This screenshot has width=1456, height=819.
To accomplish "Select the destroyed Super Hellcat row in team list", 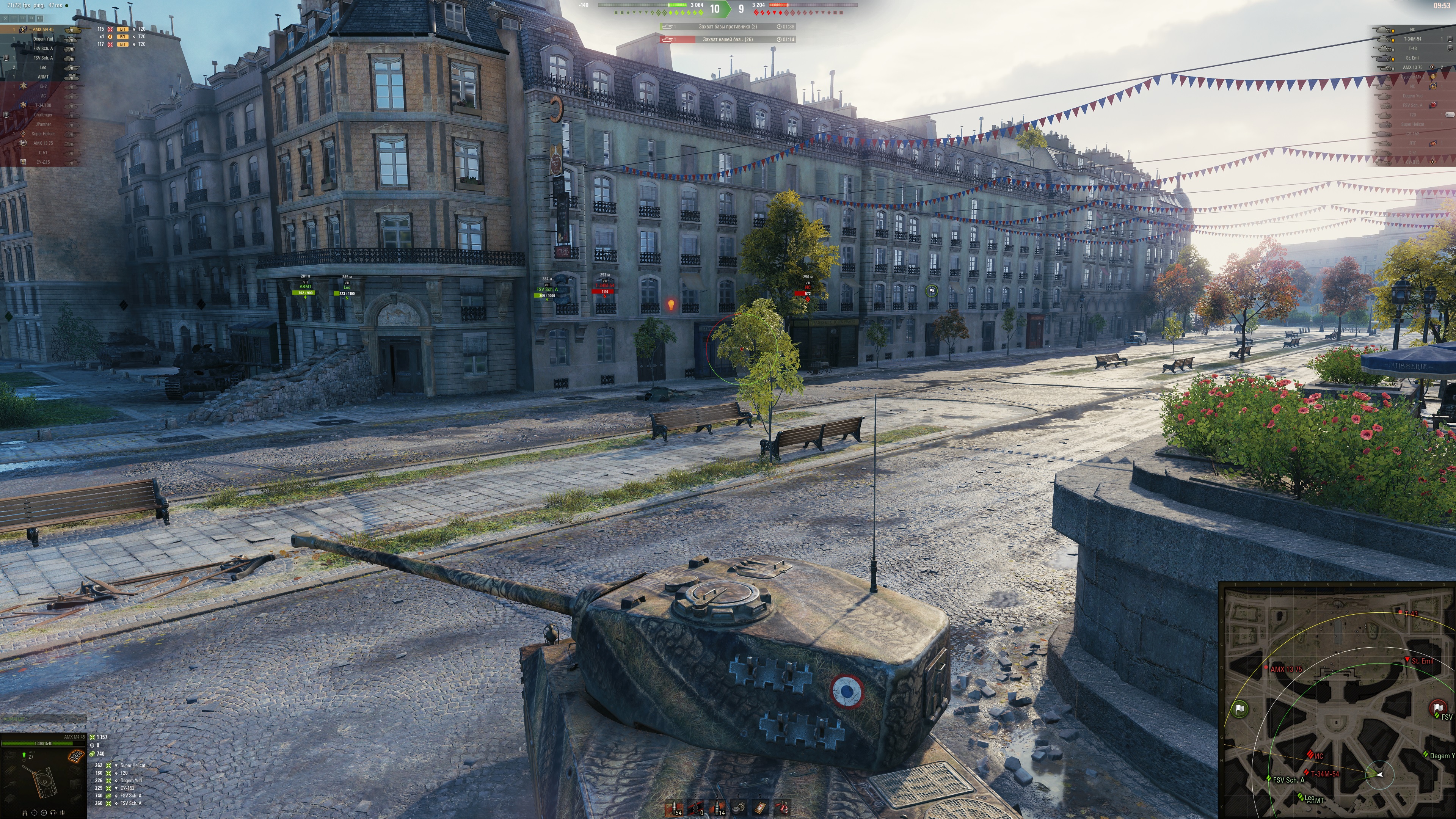I will [x=43, y=134].
